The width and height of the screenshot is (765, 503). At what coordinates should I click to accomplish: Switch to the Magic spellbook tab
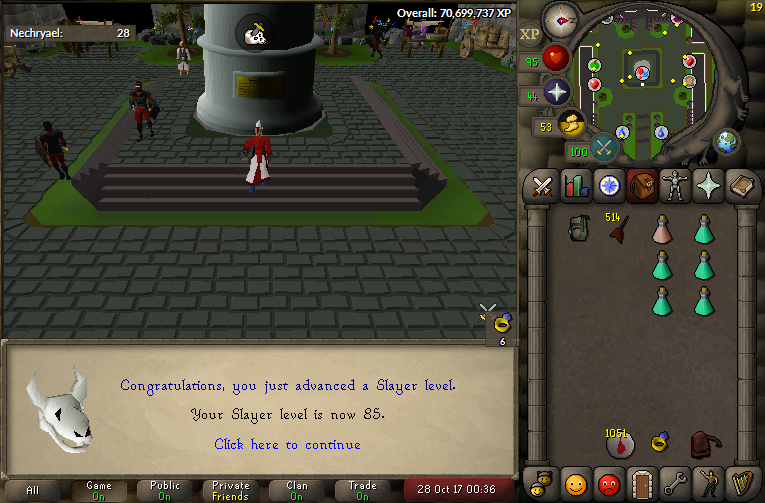(742, 187)
